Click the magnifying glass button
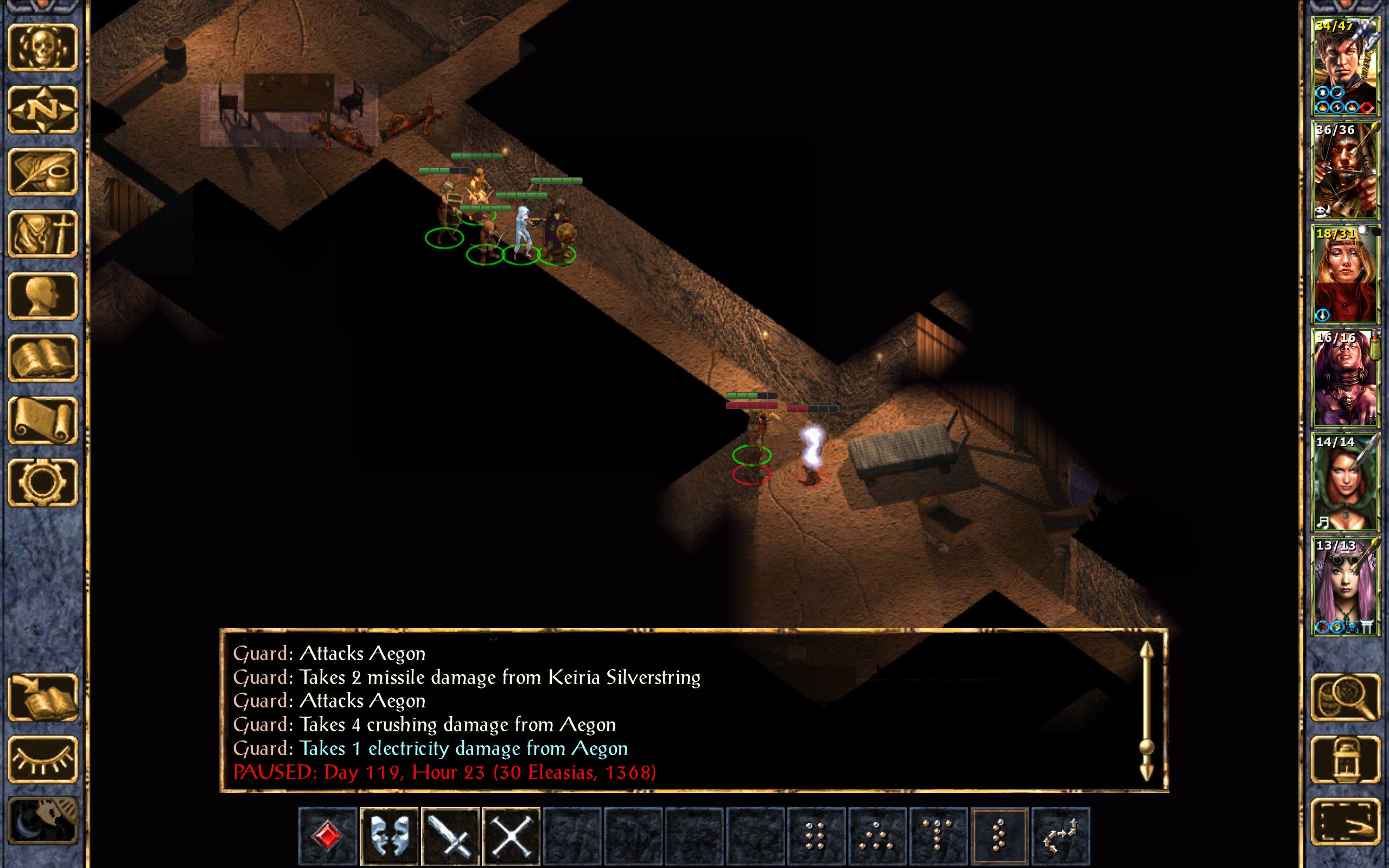1389x868 pixels. click(1346, 698)
